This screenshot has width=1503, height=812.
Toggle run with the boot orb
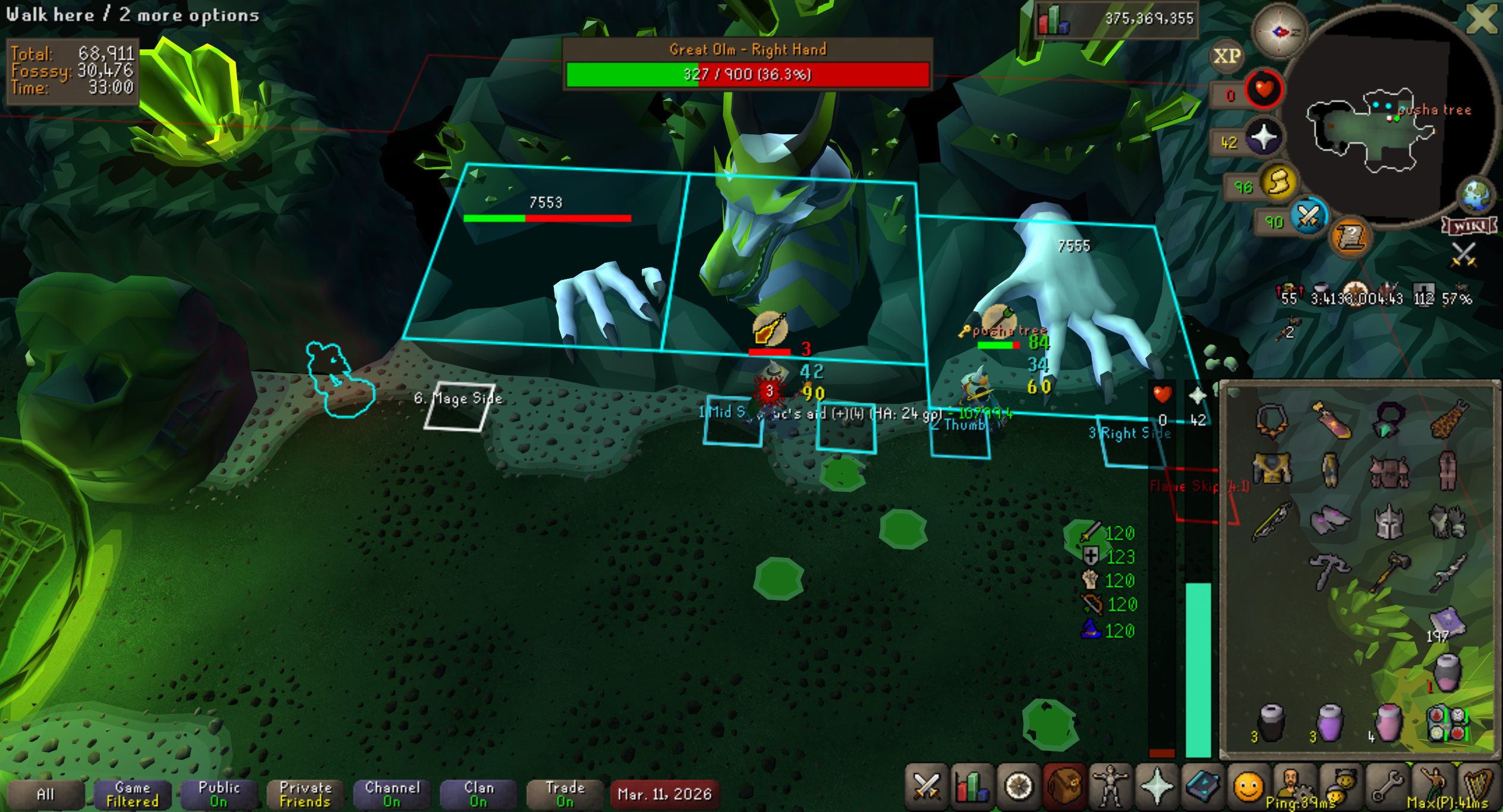1279,182
